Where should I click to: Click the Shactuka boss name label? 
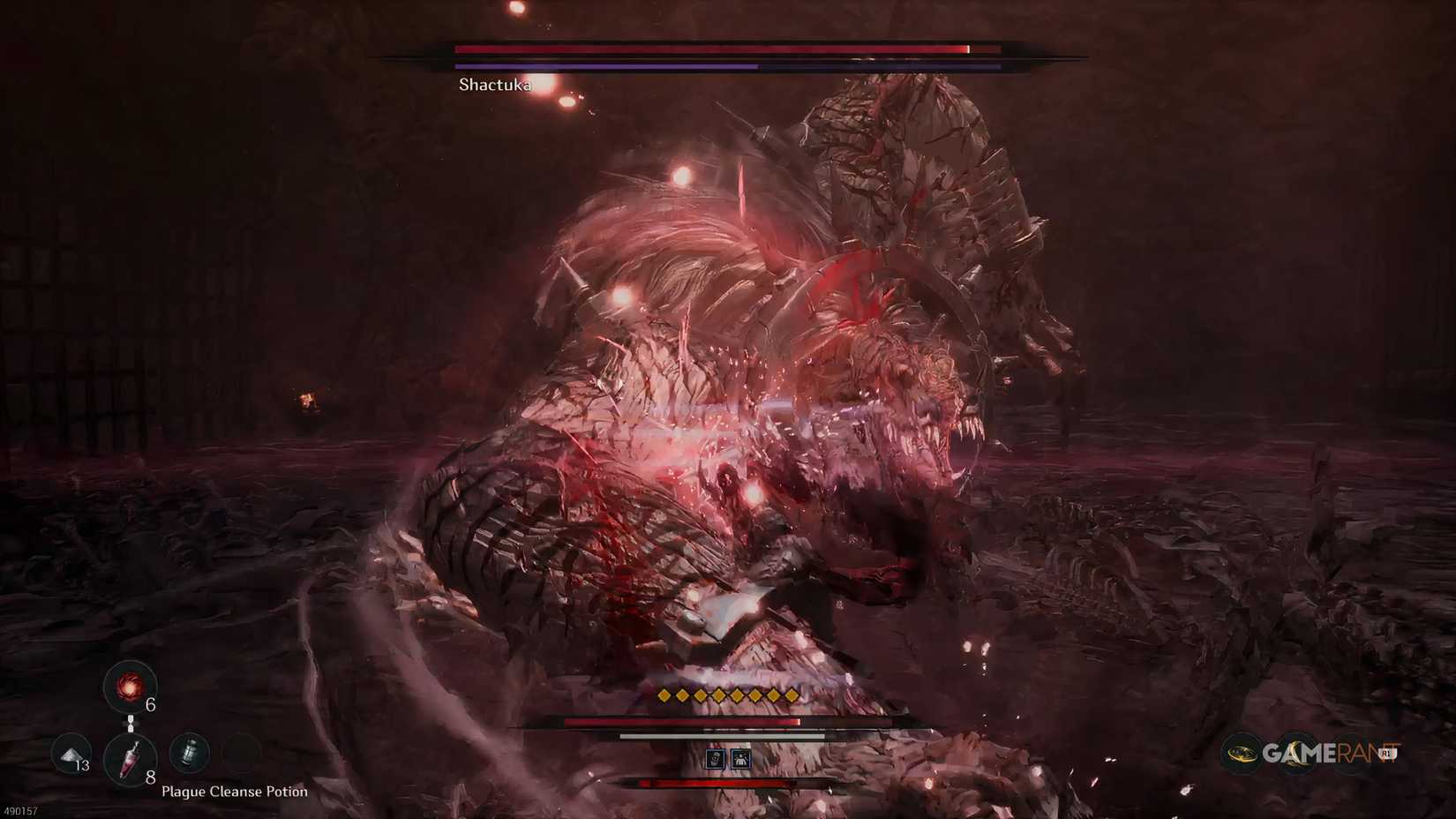point(494,85)
